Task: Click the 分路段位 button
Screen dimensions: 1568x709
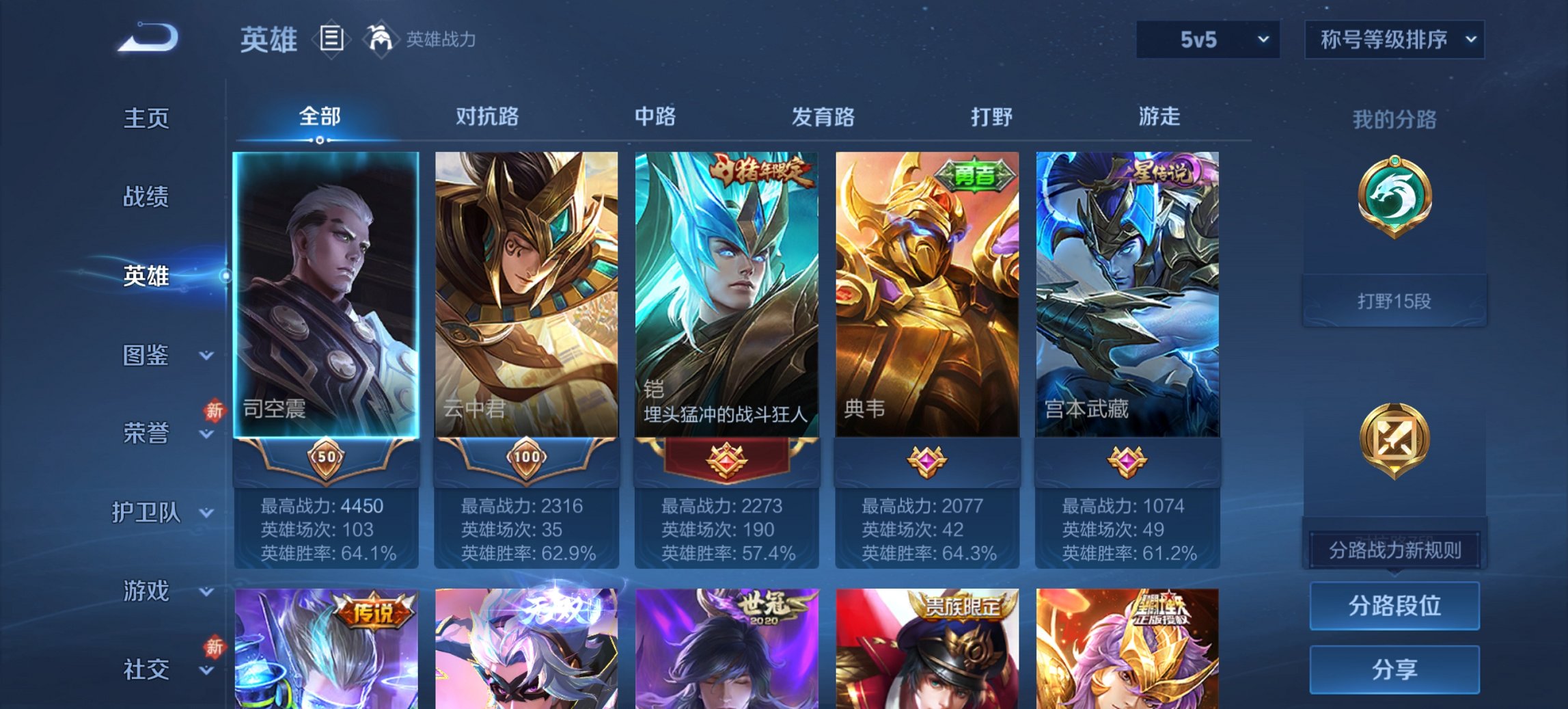Action: (1394, 606)
